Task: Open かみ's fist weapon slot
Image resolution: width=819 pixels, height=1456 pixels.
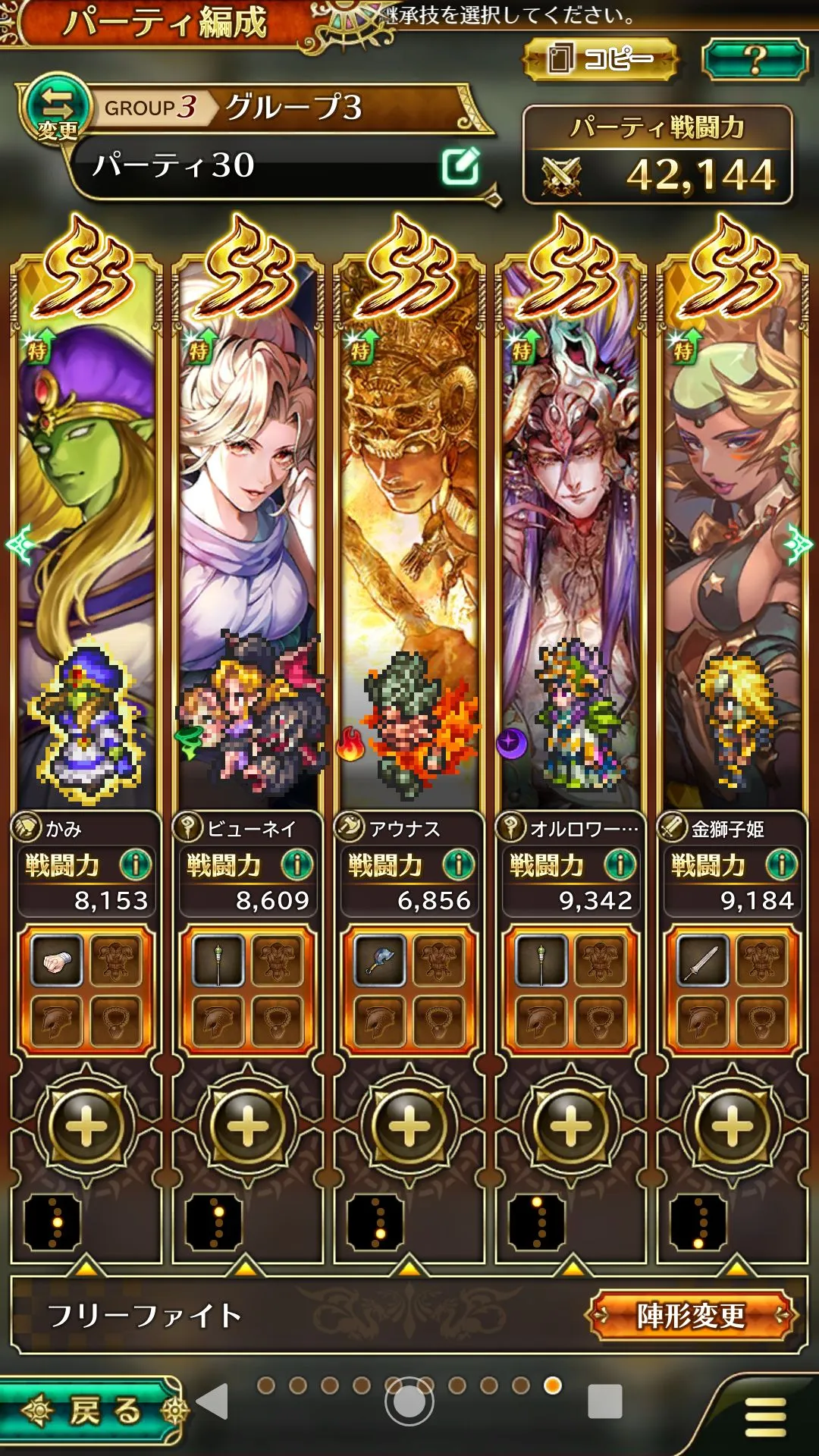Action: 57,962
